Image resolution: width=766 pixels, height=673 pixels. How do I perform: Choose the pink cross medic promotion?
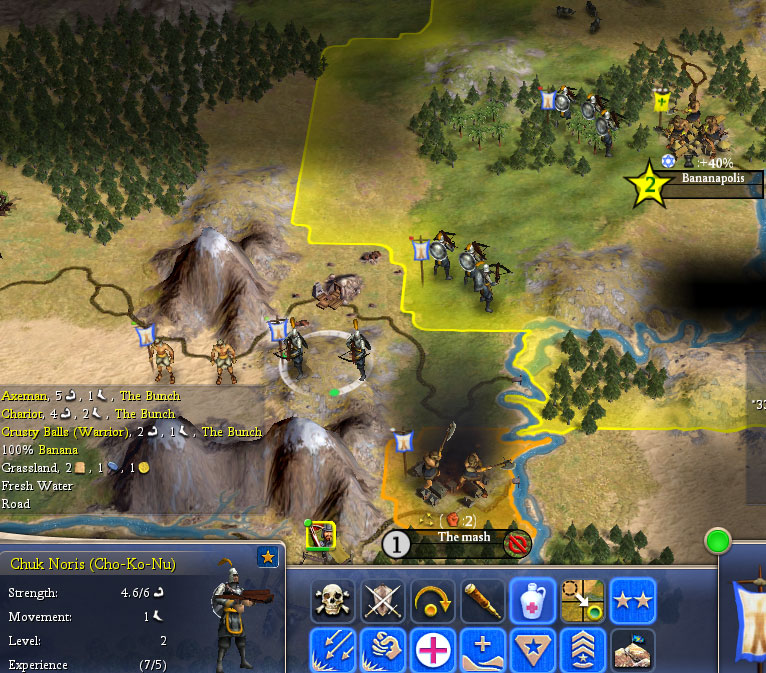point(434,649)
